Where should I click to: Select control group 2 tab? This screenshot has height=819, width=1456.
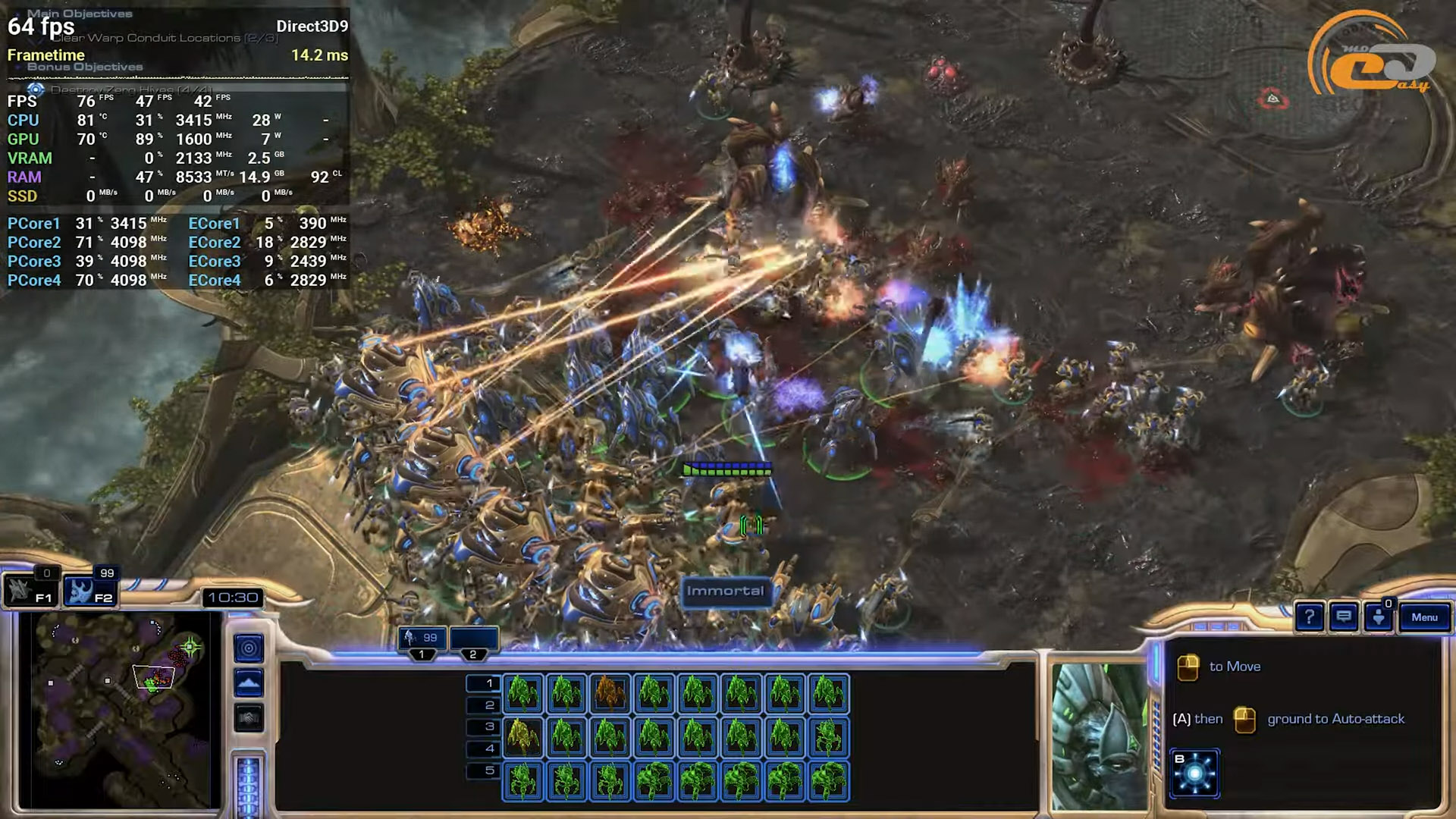(x=474, y=640)
